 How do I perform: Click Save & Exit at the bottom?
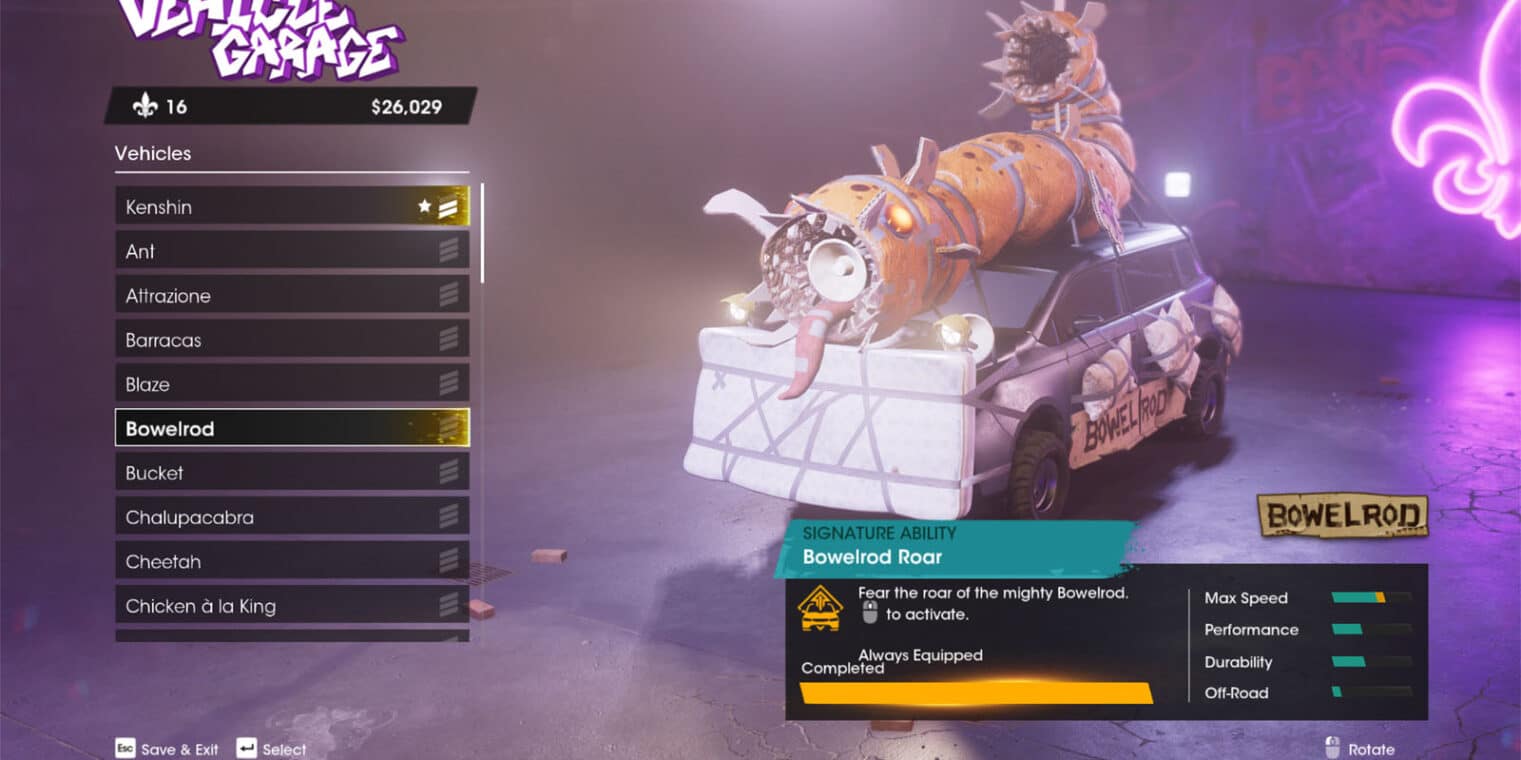(167, 749)
